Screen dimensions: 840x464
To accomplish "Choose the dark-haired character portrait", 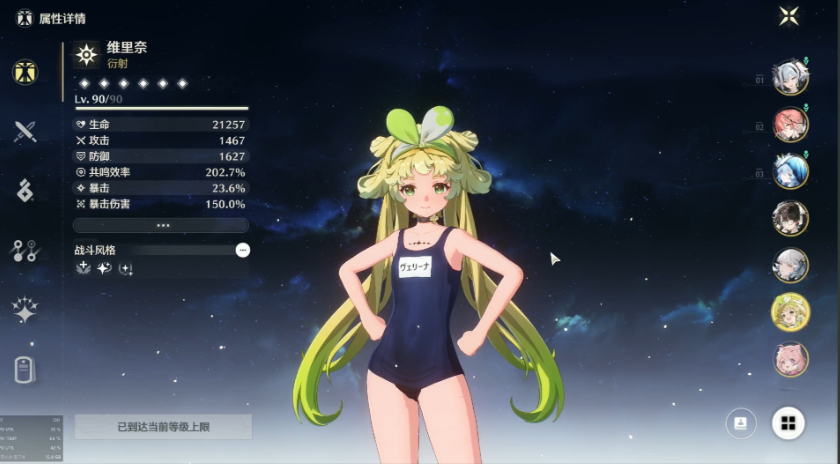I will click(x=790, y=218).
